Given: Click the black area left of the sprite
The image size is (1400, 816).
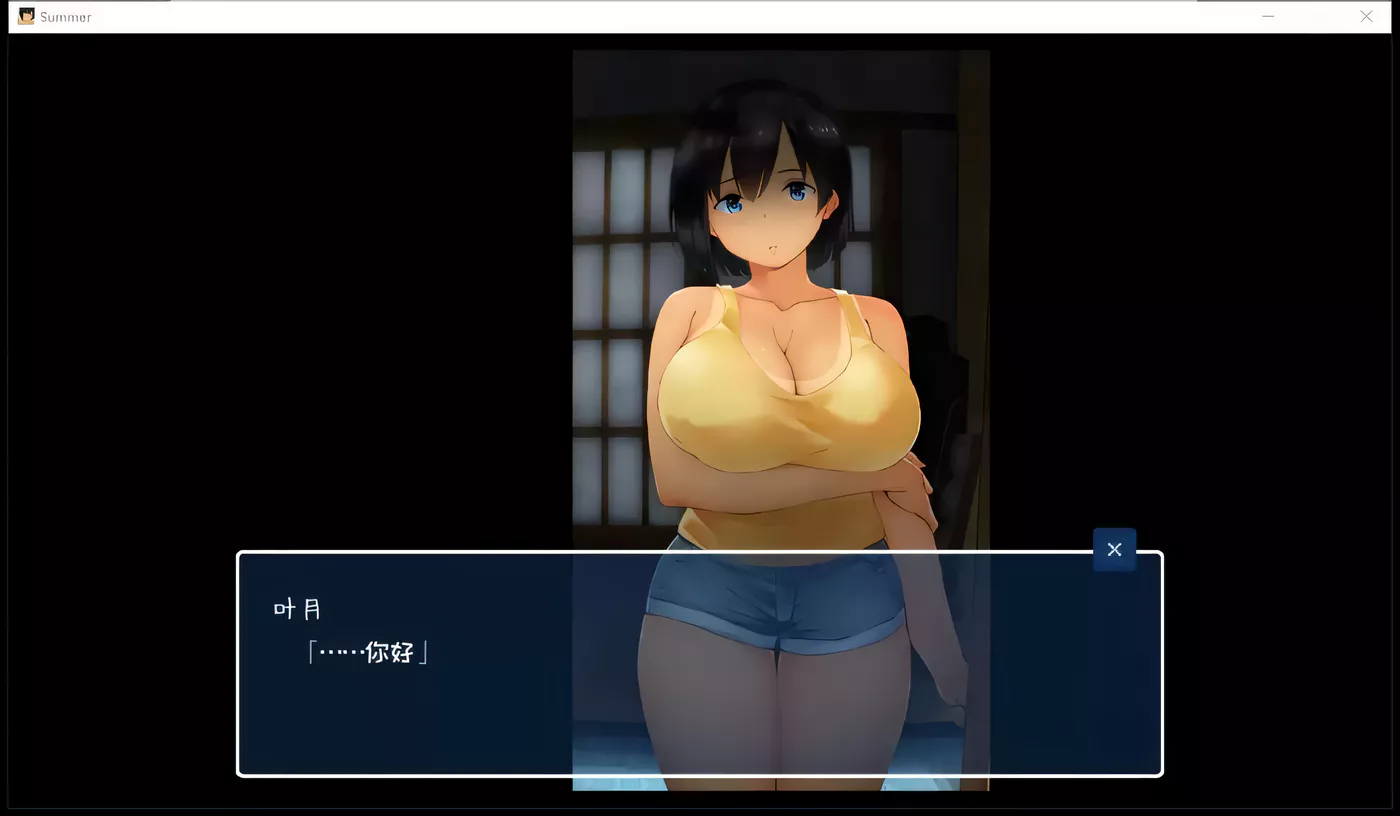Looking at the screenshot, I should (x=300, y=300).
